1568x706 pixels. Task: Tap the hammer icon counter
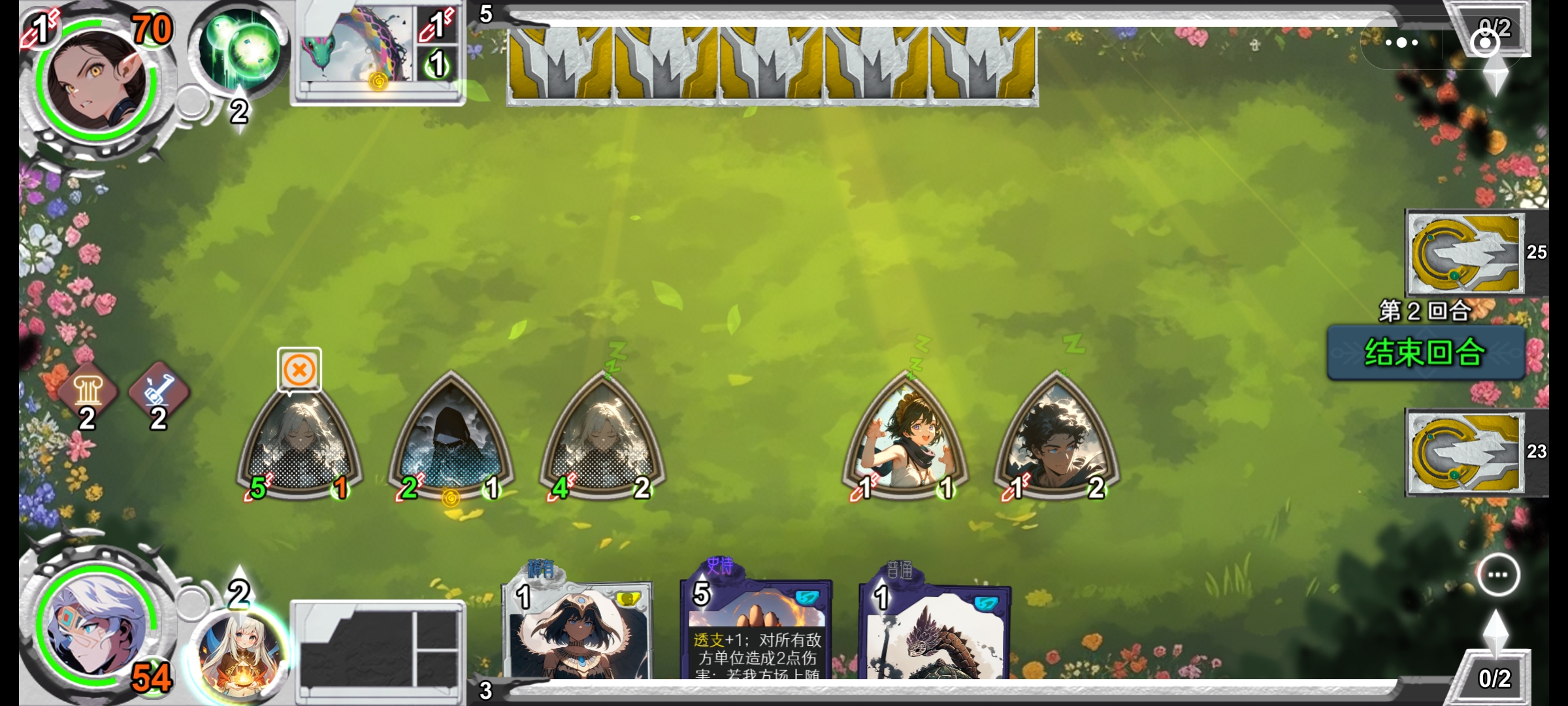(159, 394)
